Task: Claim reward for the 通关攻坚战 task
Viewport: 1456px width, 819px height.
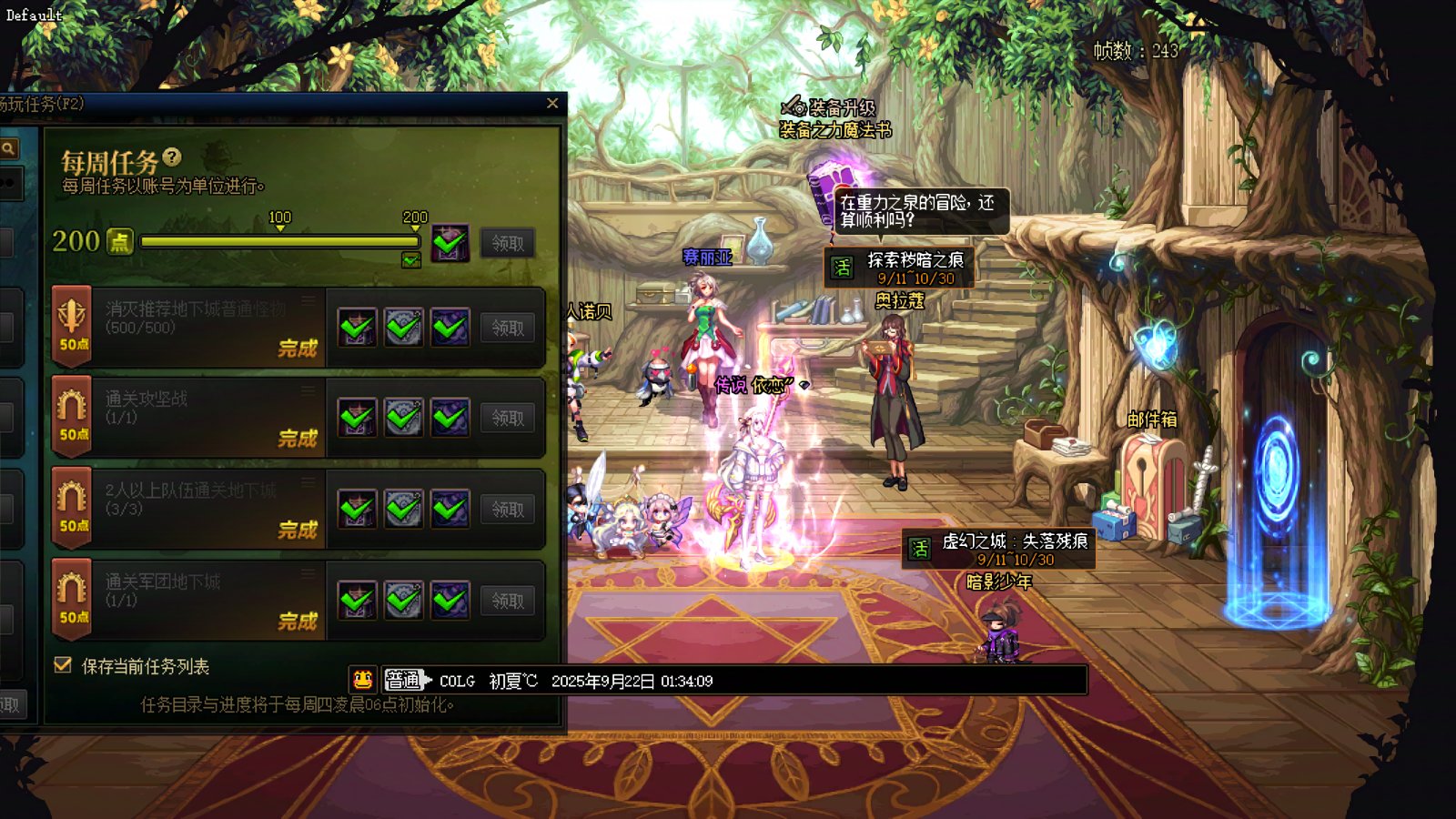Action: 508,418
